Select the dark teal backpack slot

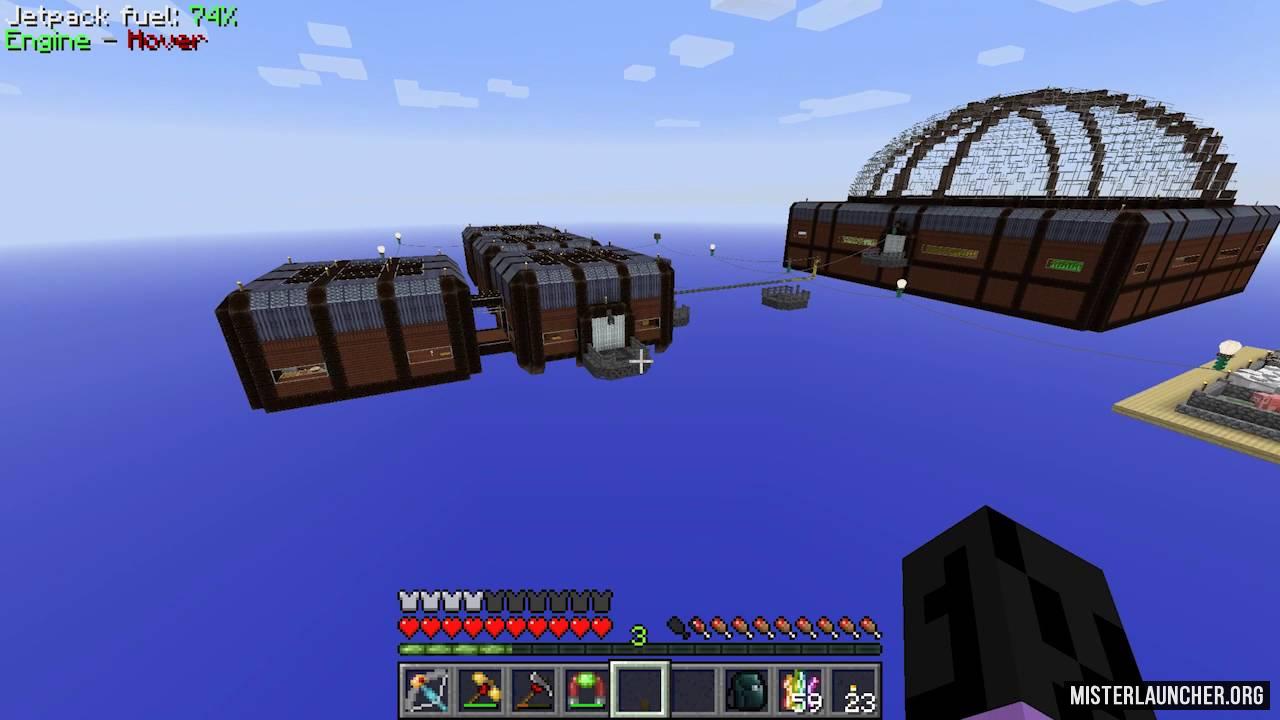(747, 691)
